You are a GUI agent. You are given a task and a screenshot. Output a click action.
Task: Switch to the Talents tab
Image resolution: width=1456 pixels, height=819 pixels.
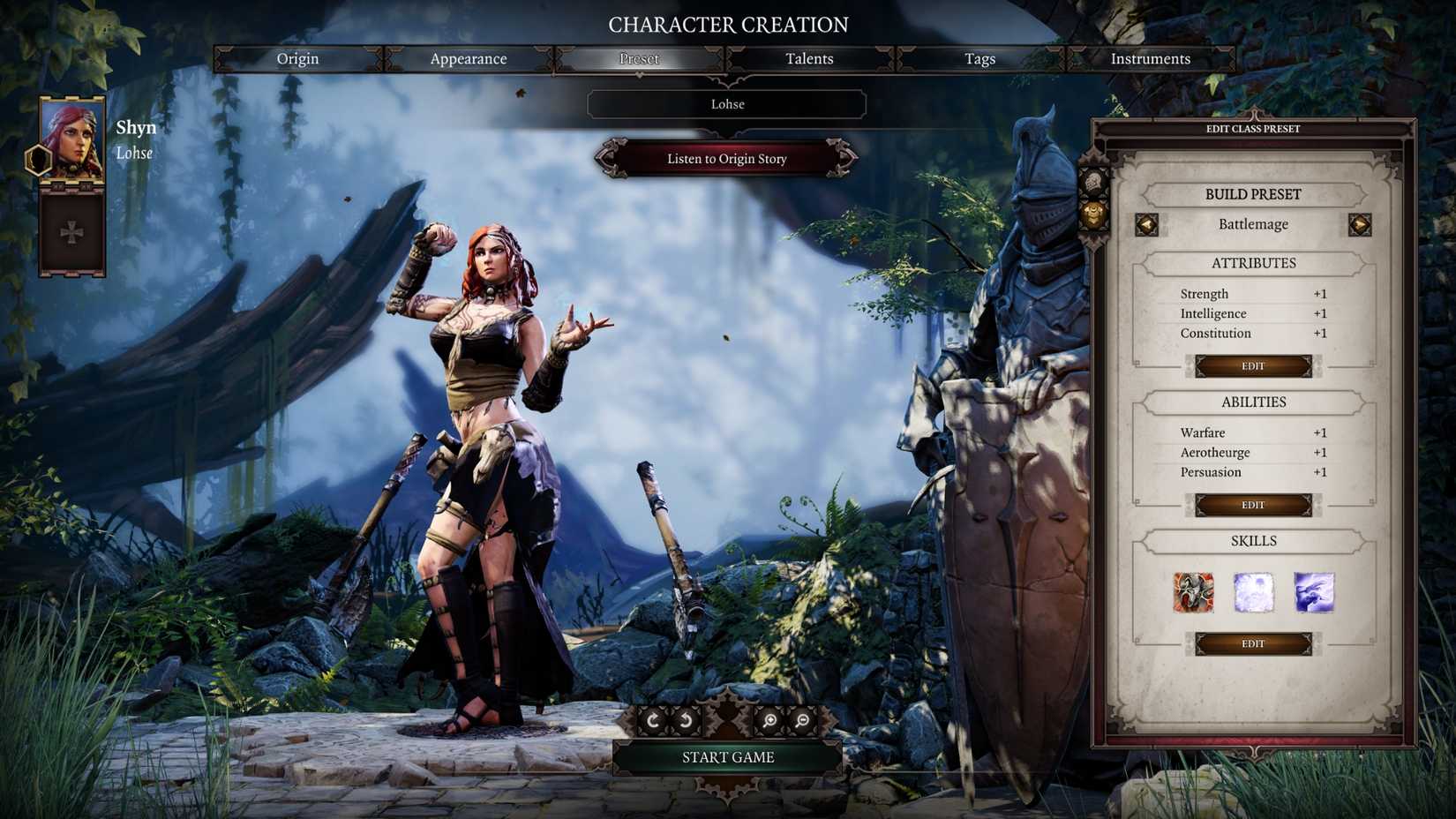tap(808, 58)
